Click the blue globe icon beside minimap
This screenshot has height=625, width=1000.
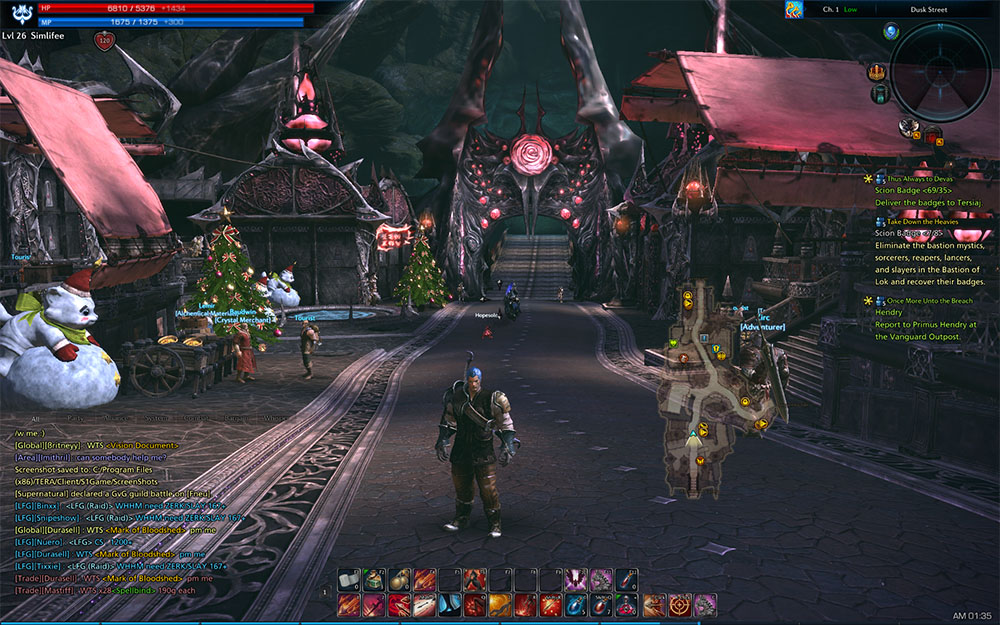click(x=890, y=32)
